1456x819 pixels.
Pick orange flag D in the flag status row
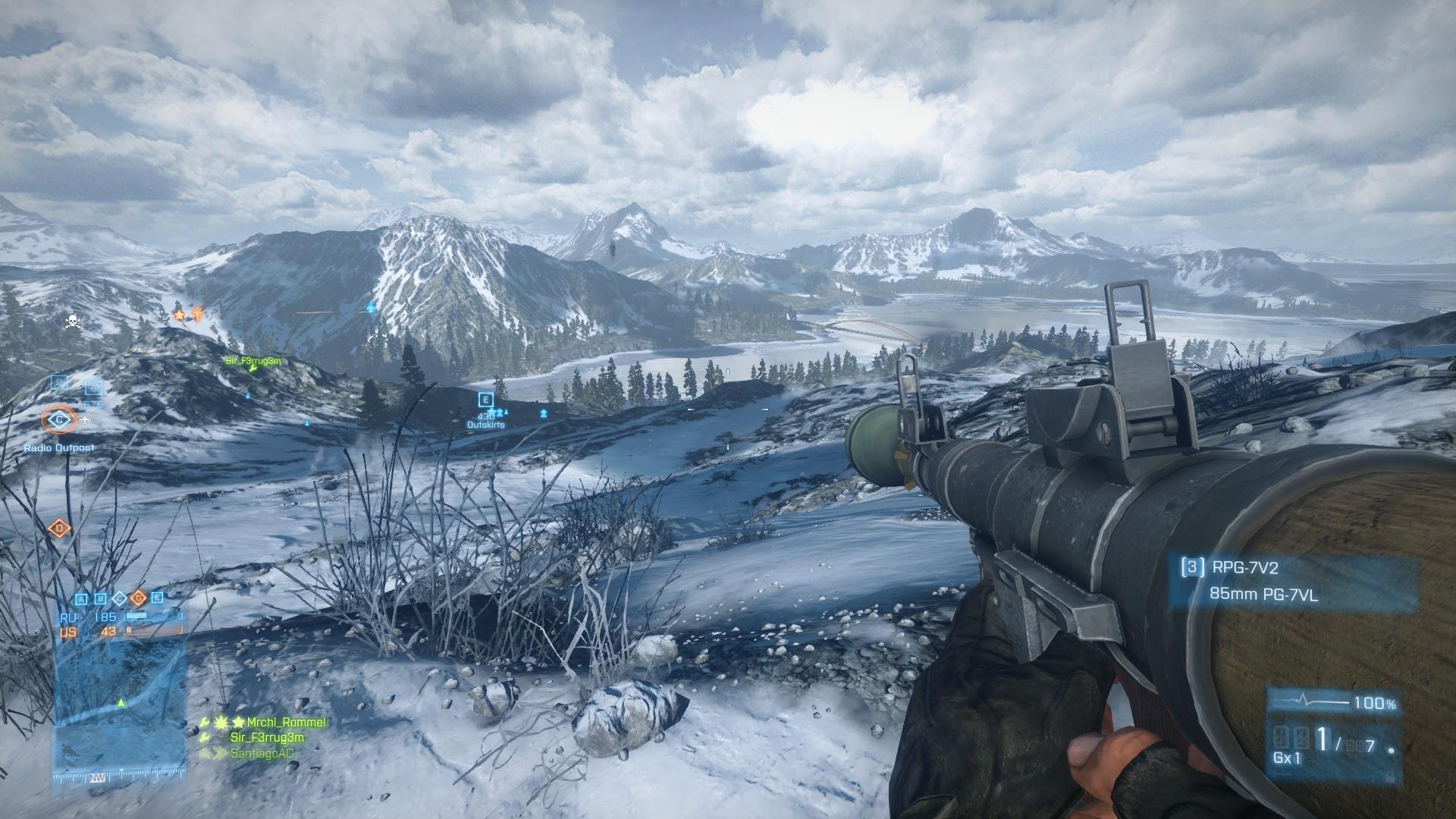click(x=138, y=598)
